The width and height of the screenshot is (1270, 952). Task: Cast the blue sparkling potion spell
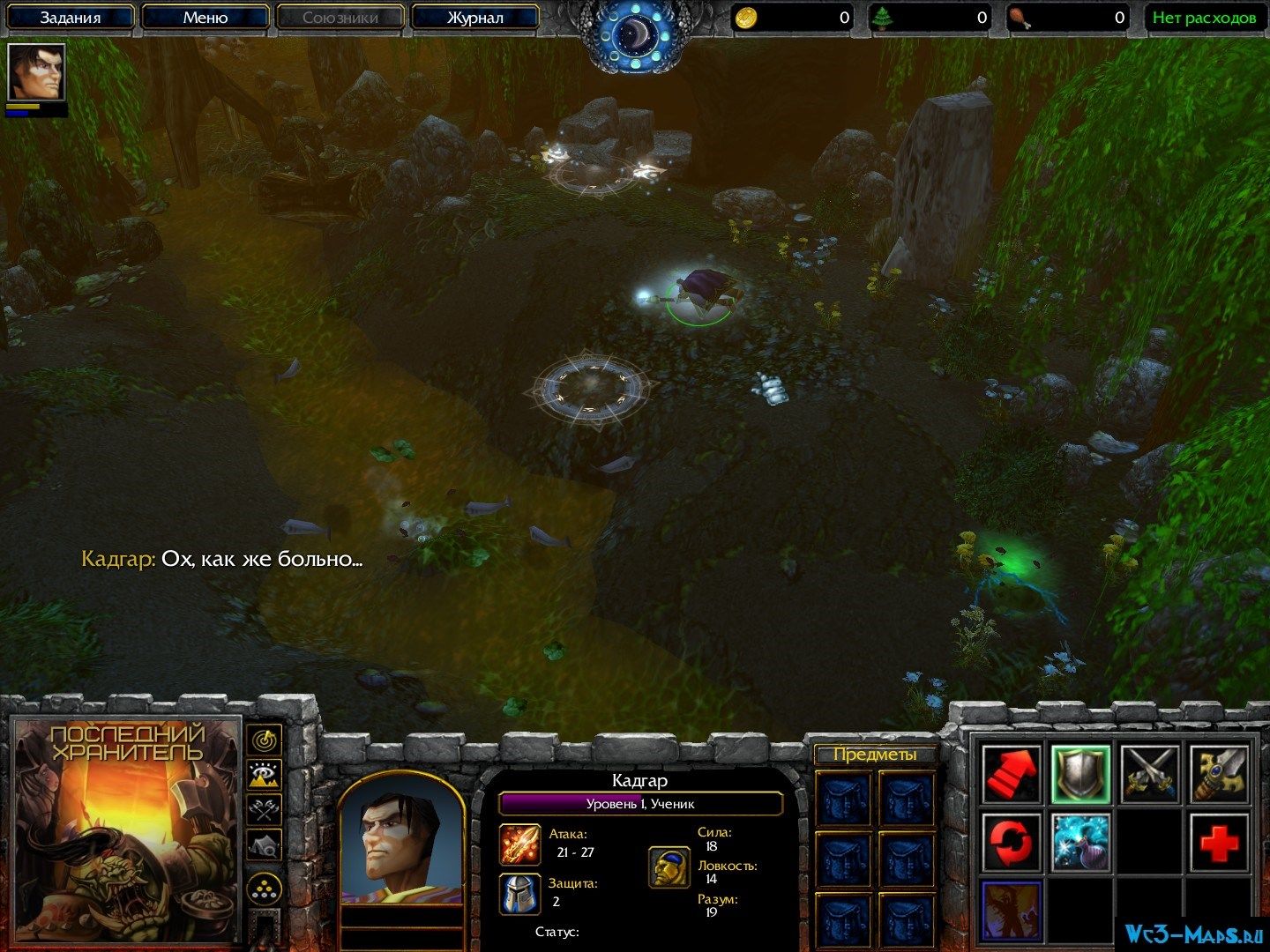(1080, 842)
